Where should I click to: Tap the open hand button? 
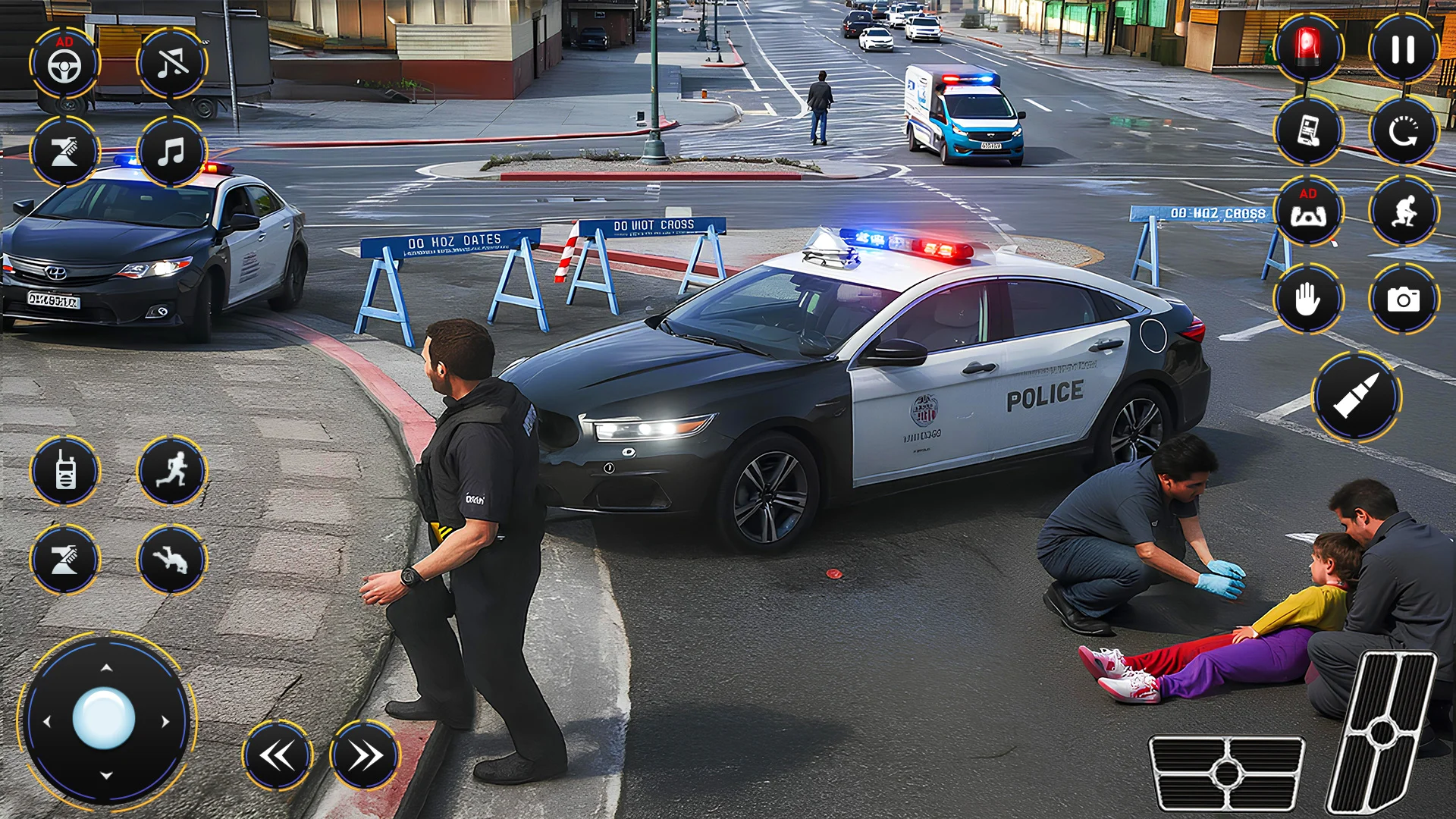1307,300
